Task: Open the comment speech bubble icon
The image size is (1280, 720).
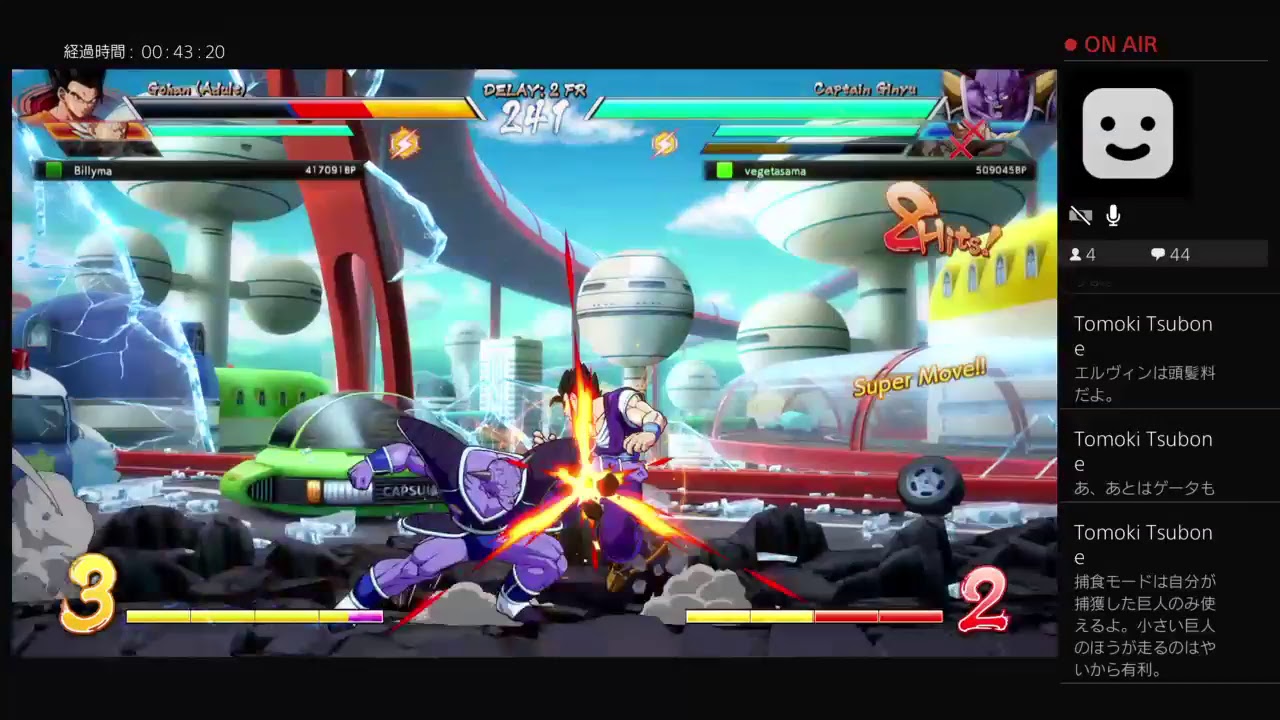Action: coord(1157,254)
